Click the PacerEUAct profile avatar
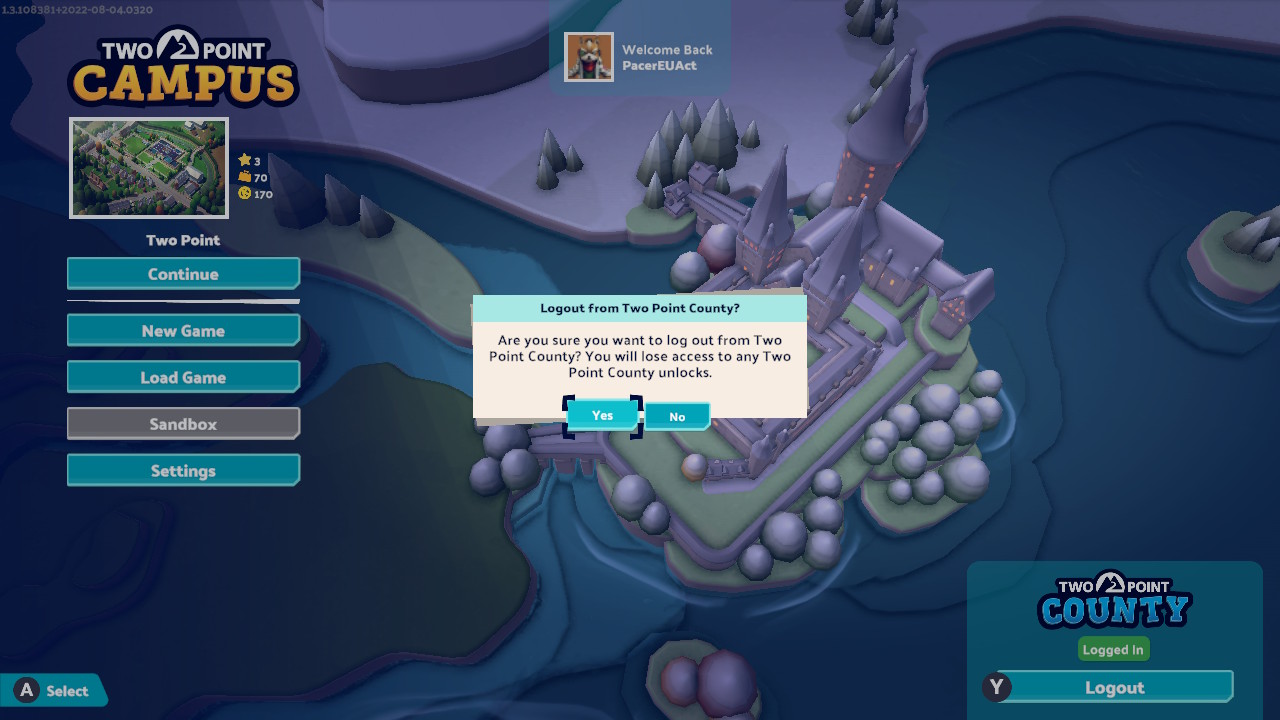 pyautogui.click(x=589, y=57)
